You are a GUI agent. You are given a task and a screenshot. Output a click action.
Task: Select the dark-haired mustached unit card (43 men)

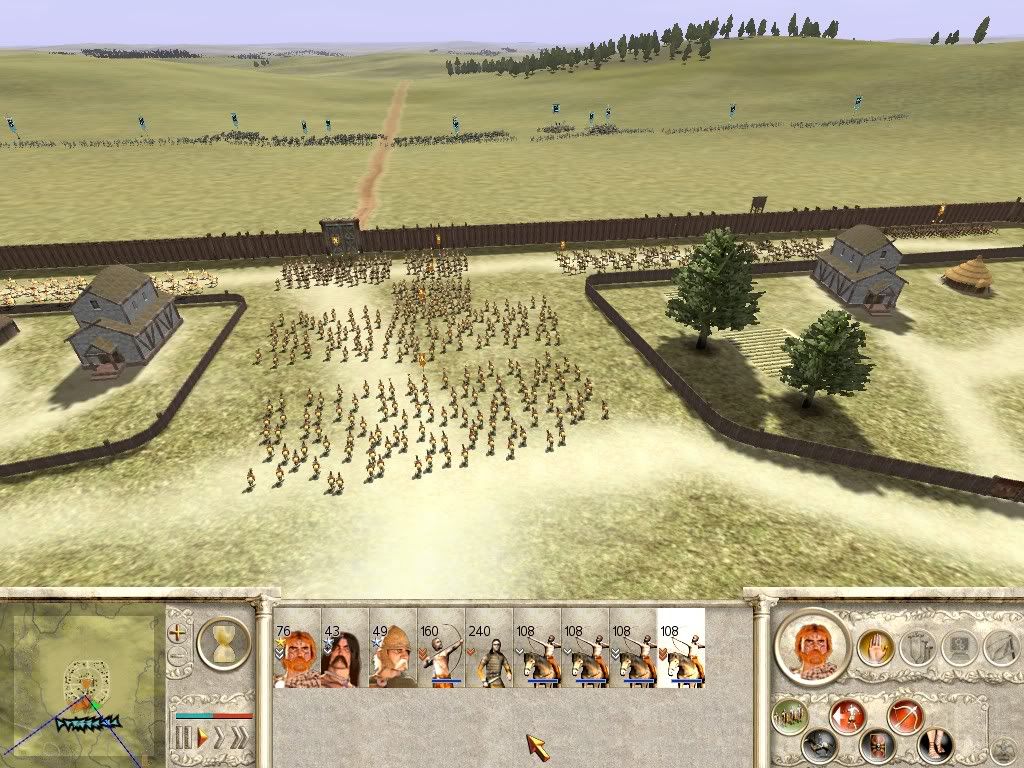pyautogui.click(x=345, y=648)
